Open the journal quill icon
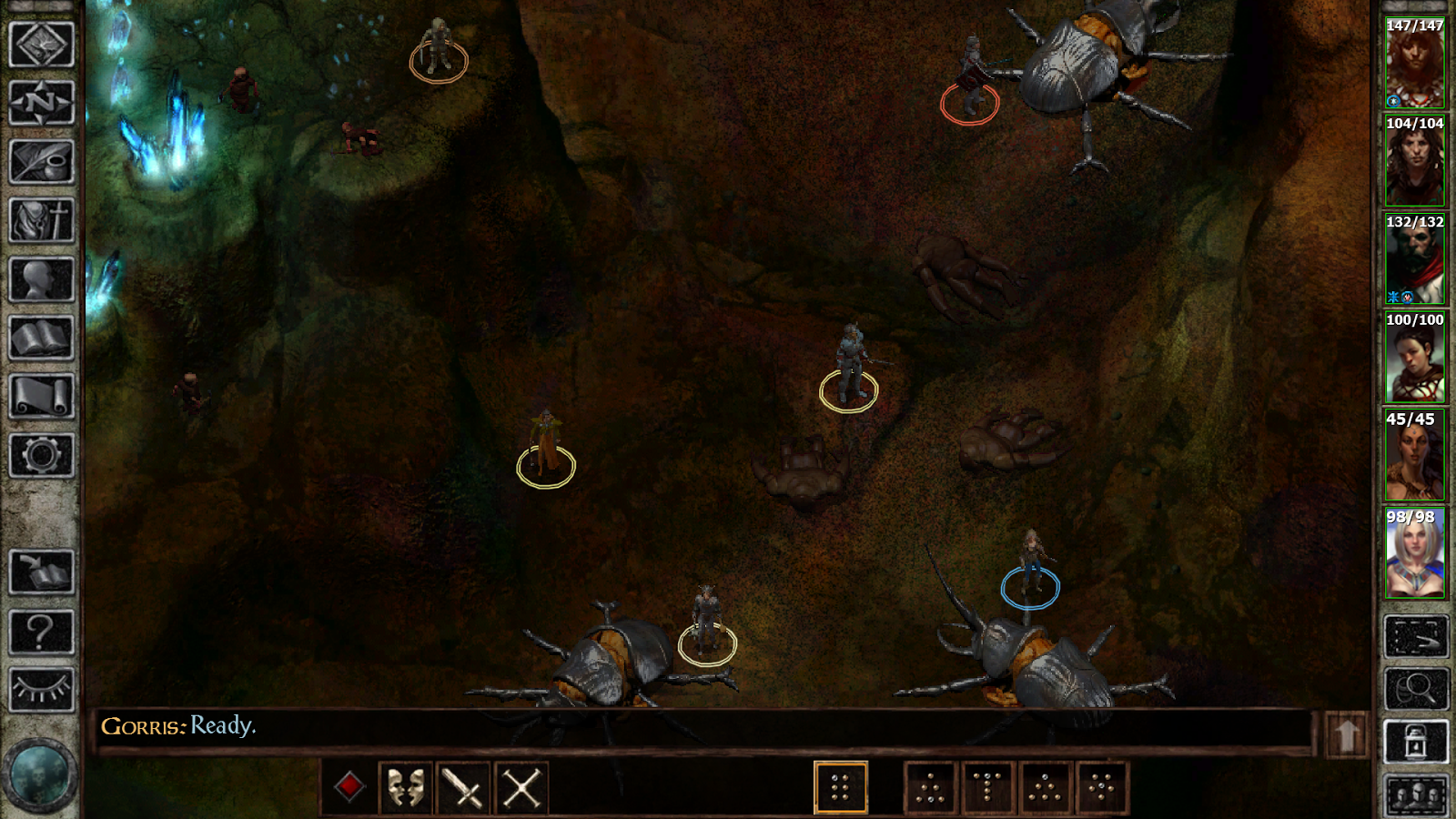Screen dimensions: 1456x819 (43, 162)
